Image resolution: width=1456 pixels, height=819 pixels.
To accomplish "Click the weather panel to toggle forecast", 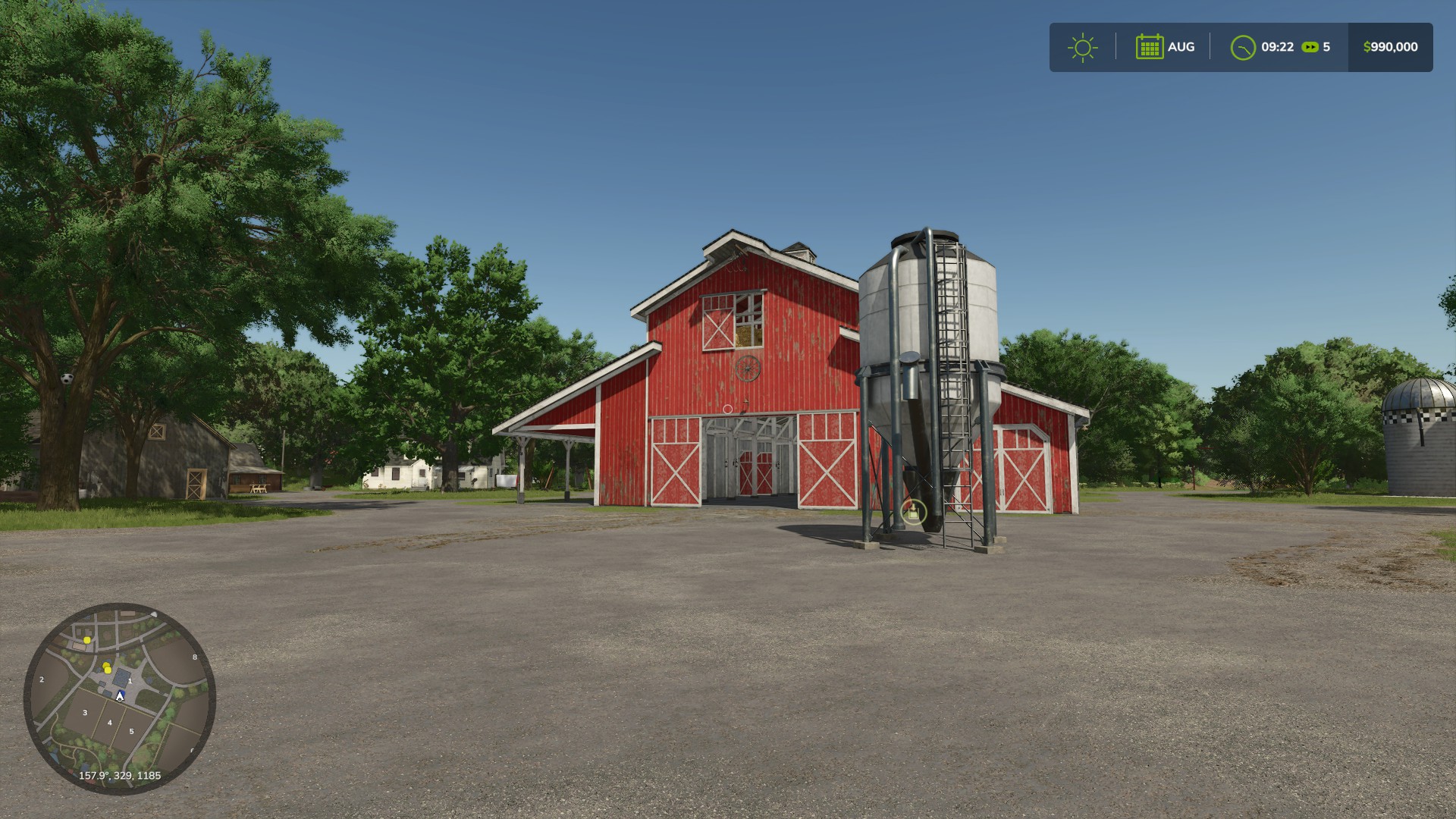I will (x=1083, y=47).
